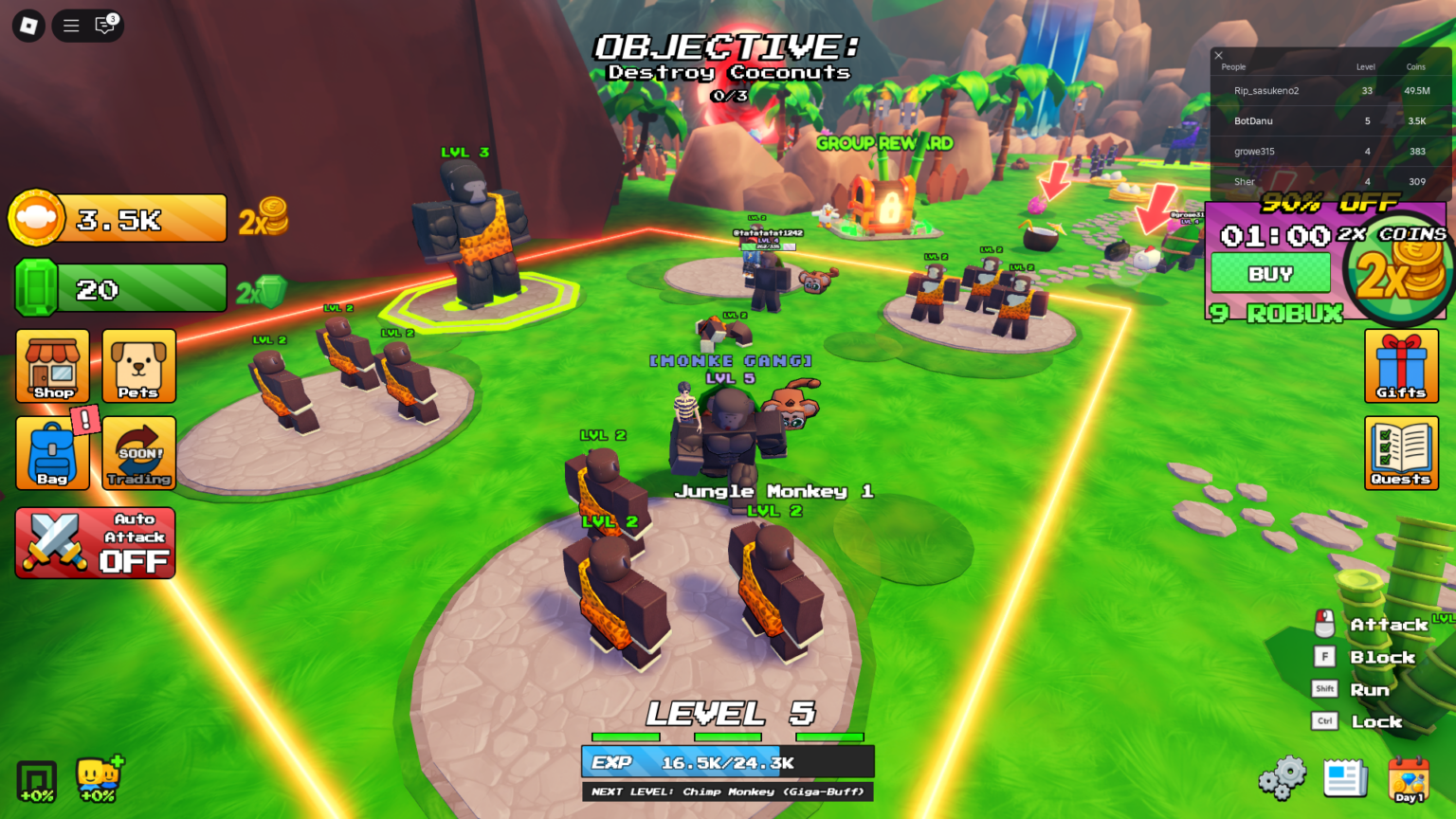Open the Roblox hamburger menu
Viewport: 1456px width, 819px height.
click(70, 26)
